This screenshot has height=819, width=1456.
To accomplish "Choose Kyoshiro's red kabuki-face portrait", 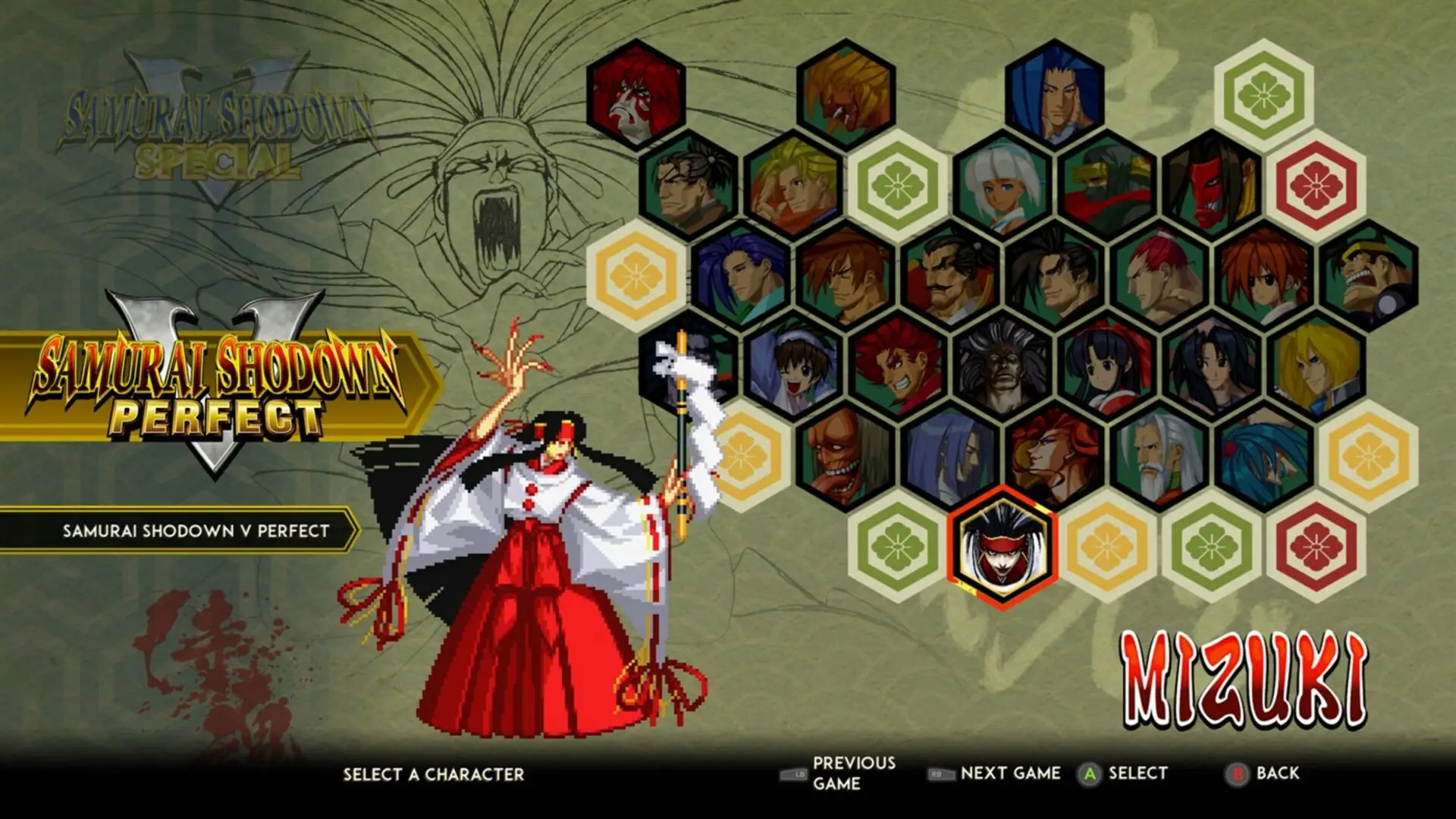I will tap(637, 99).
